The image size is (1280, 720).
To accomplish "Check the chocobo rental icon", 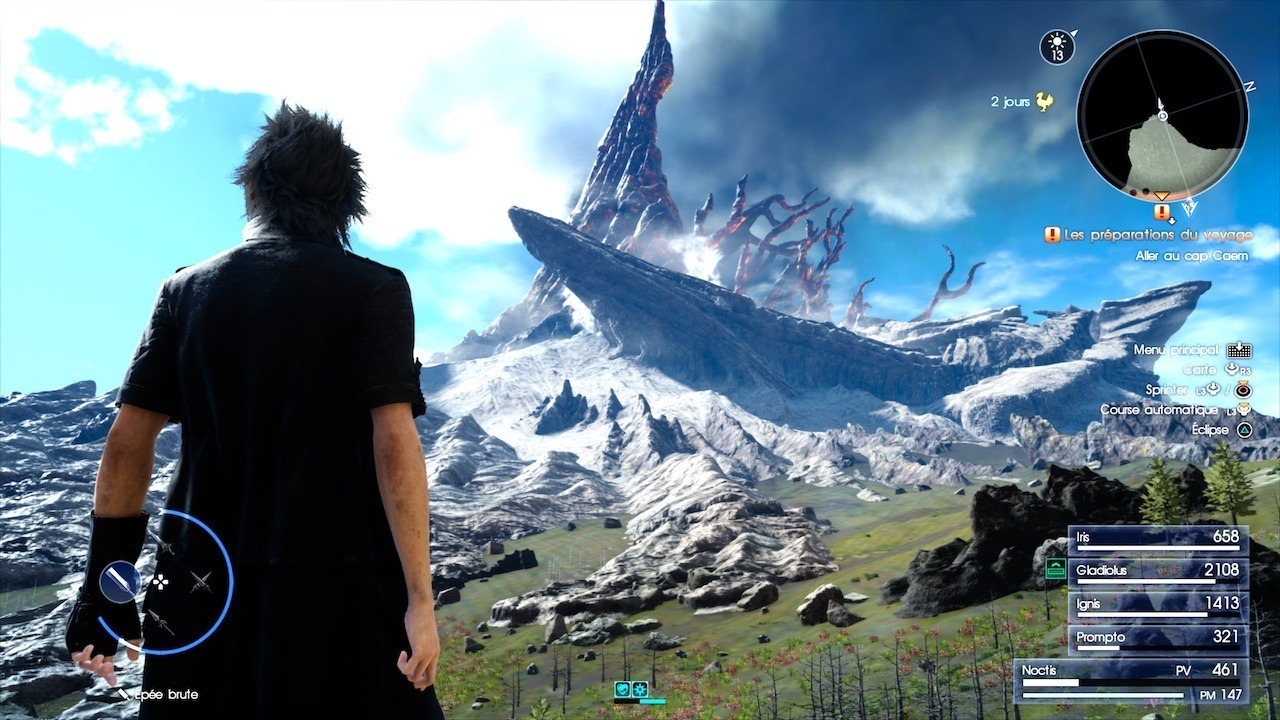I will (1045, 102).
